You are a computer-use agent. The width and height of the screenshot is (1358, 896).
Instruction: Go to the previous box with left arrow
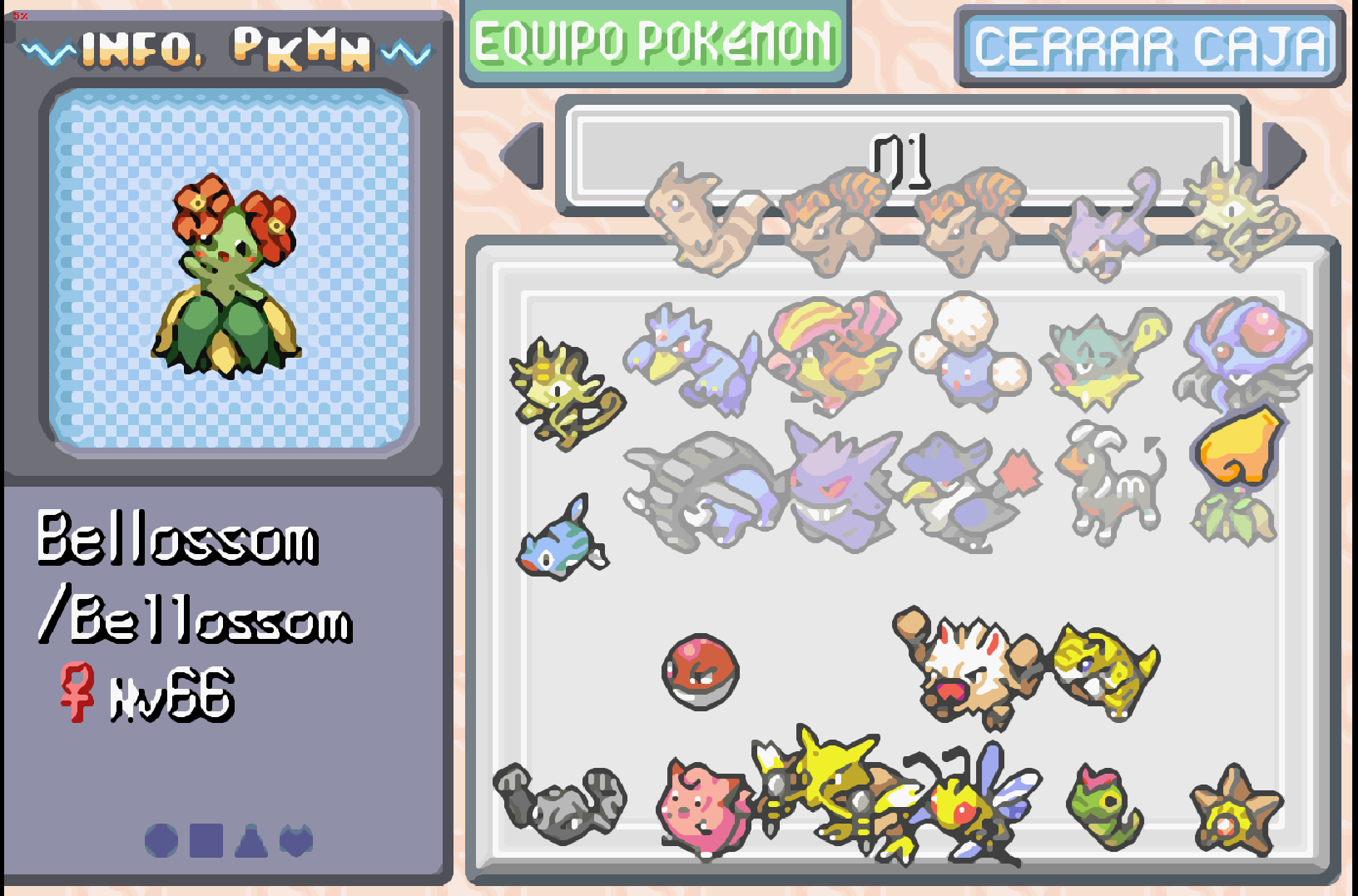click(523, 155)
